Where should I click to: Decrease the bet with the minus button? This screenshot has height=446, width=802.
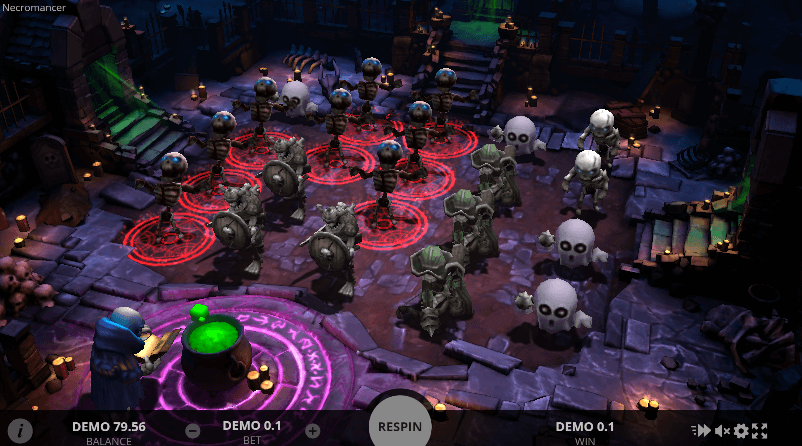193,431
